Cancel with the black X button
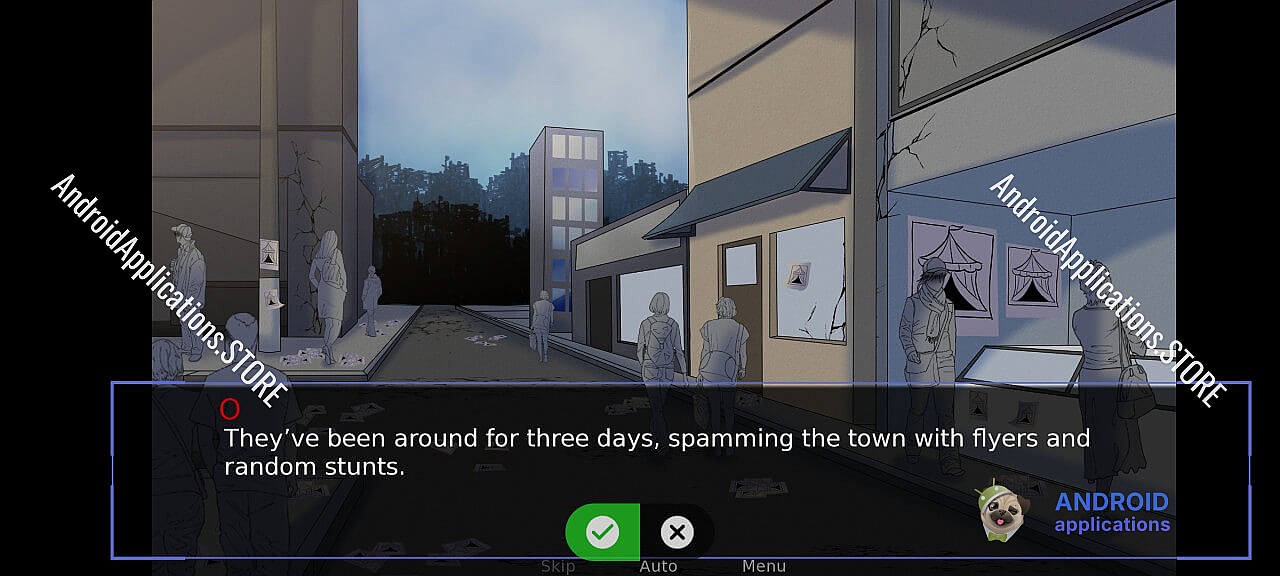1280x576 pixels. coord(677,531)
